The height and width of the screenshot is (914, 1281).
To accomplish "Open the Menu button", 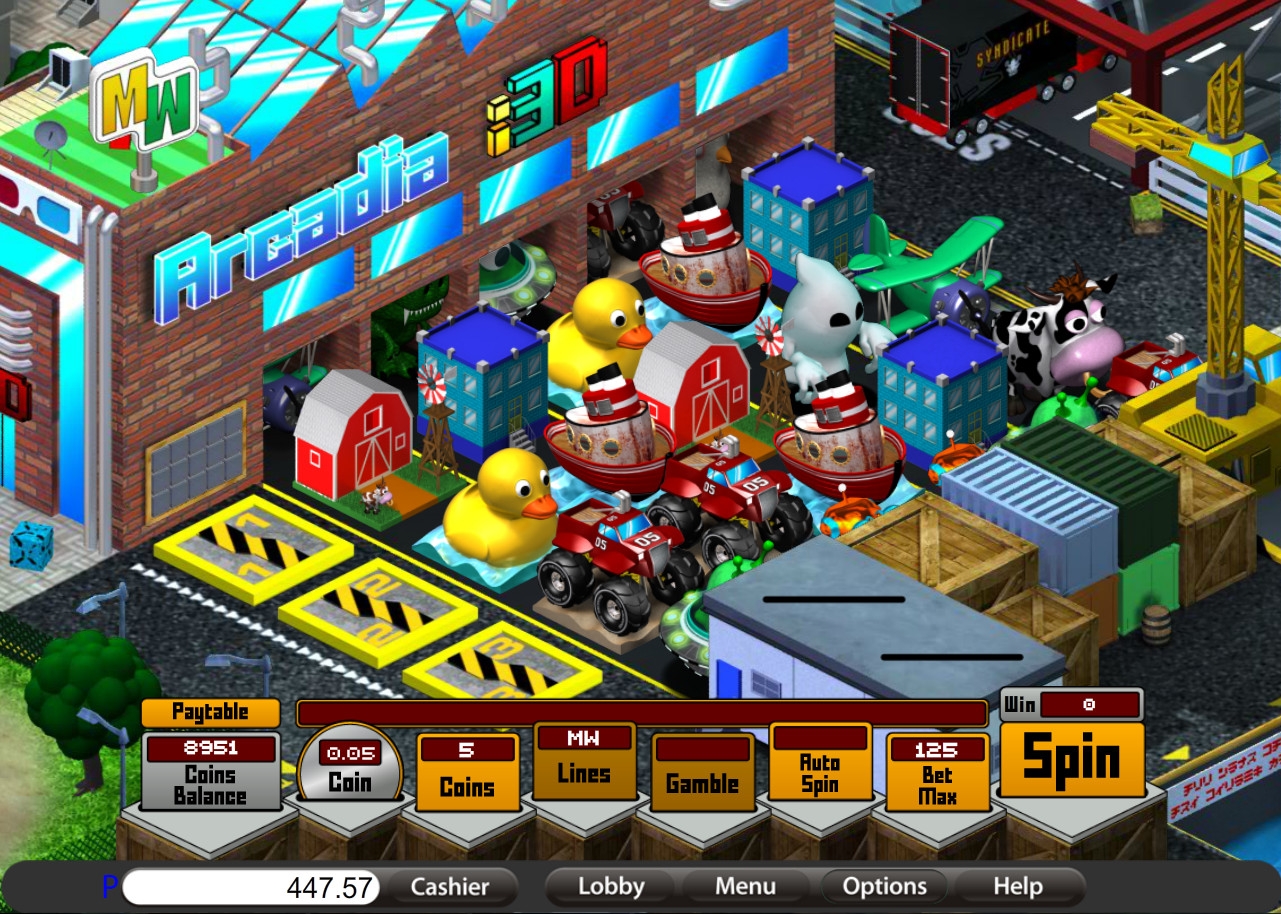I will (745, 887).
